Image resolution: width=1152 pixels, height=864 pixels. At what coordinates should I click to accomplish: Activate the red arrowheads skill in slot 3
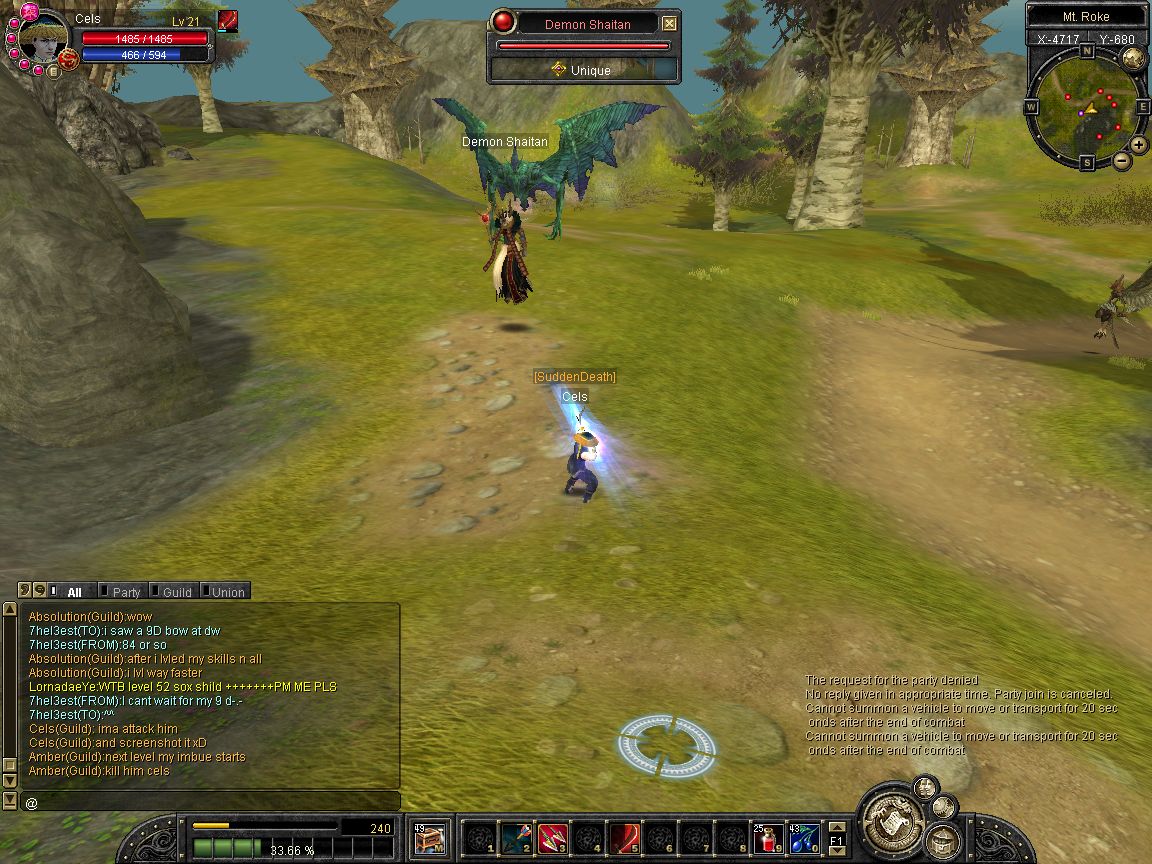[x=552, y=838]
